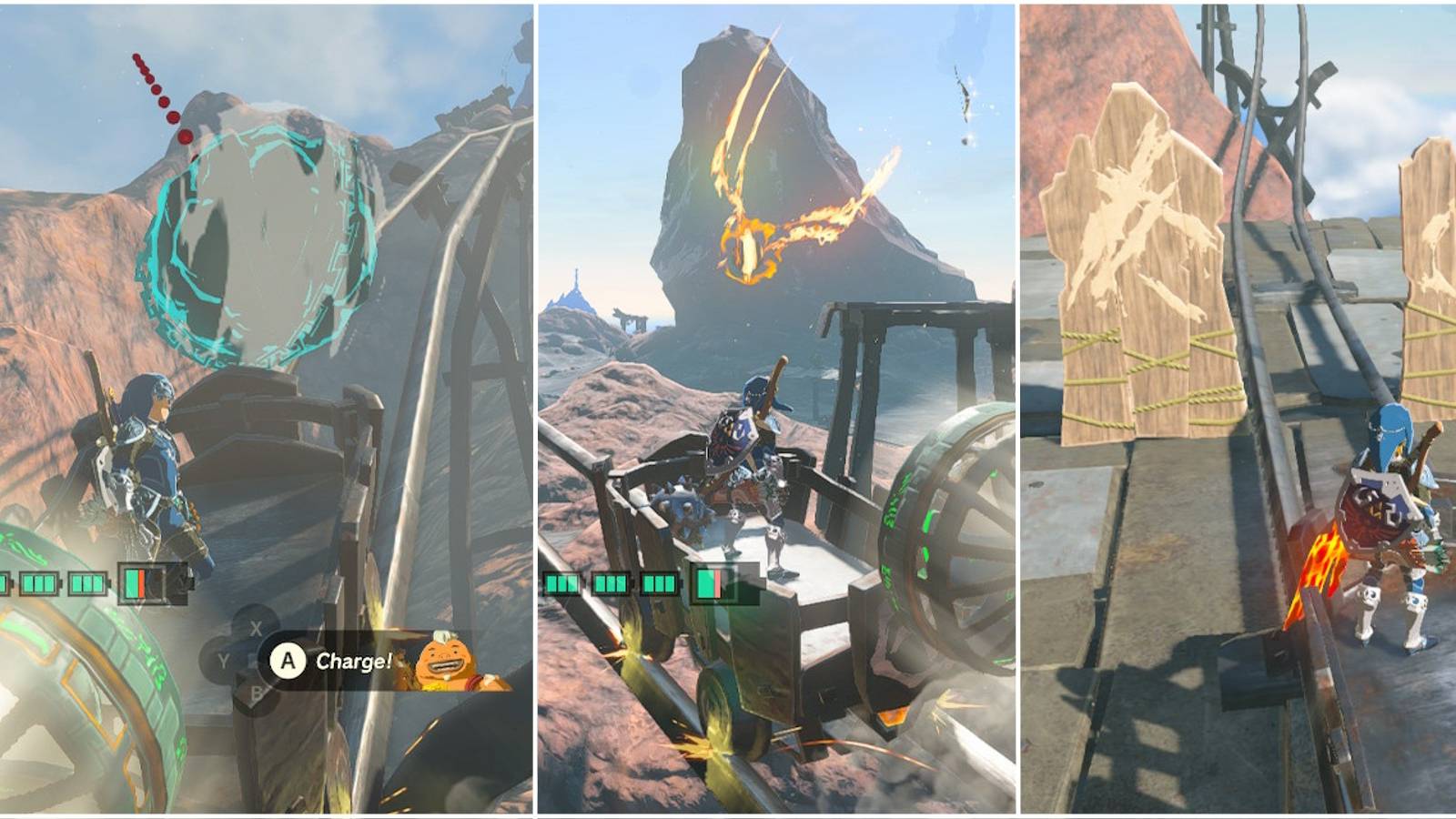Click the battery charge level meter
Screen dimensions: 1456x819
[146, 582]
